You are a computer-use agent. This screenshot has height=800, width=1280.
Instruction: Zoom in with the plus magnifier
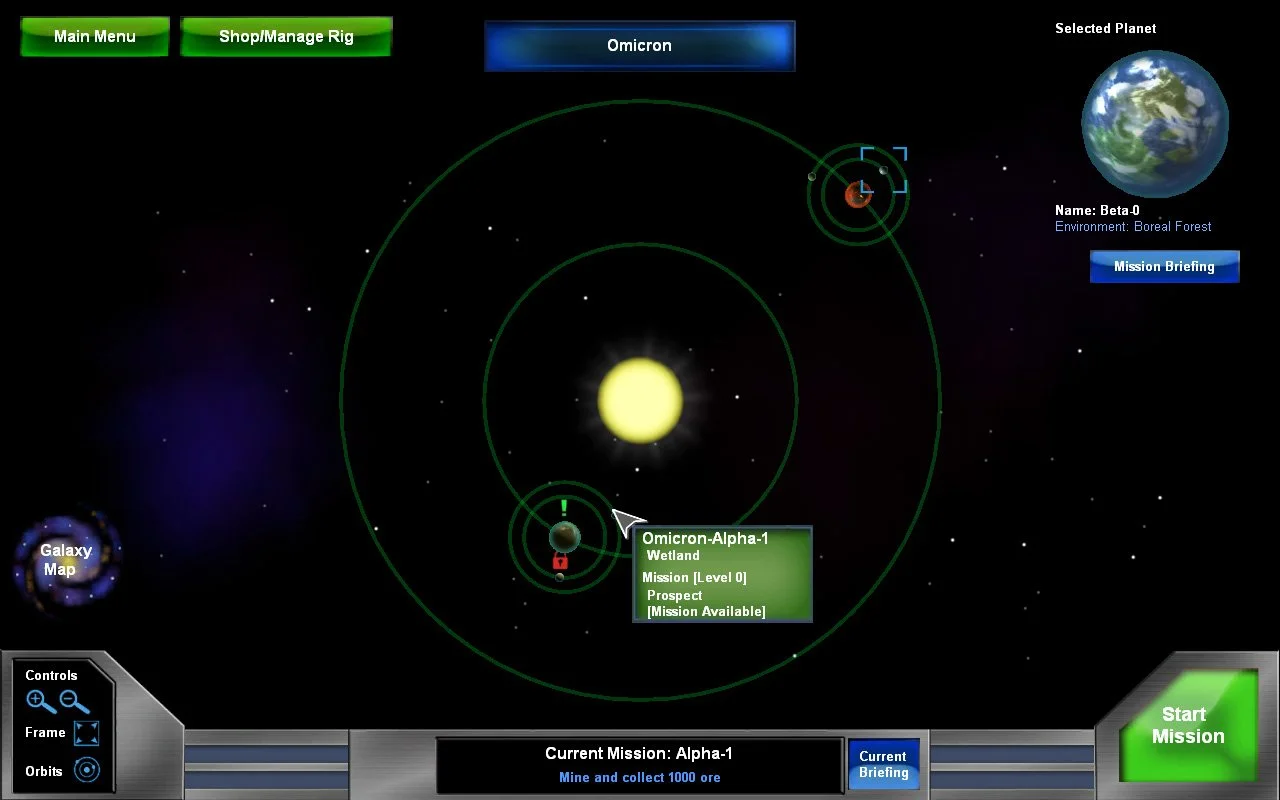tap(39, 701)
